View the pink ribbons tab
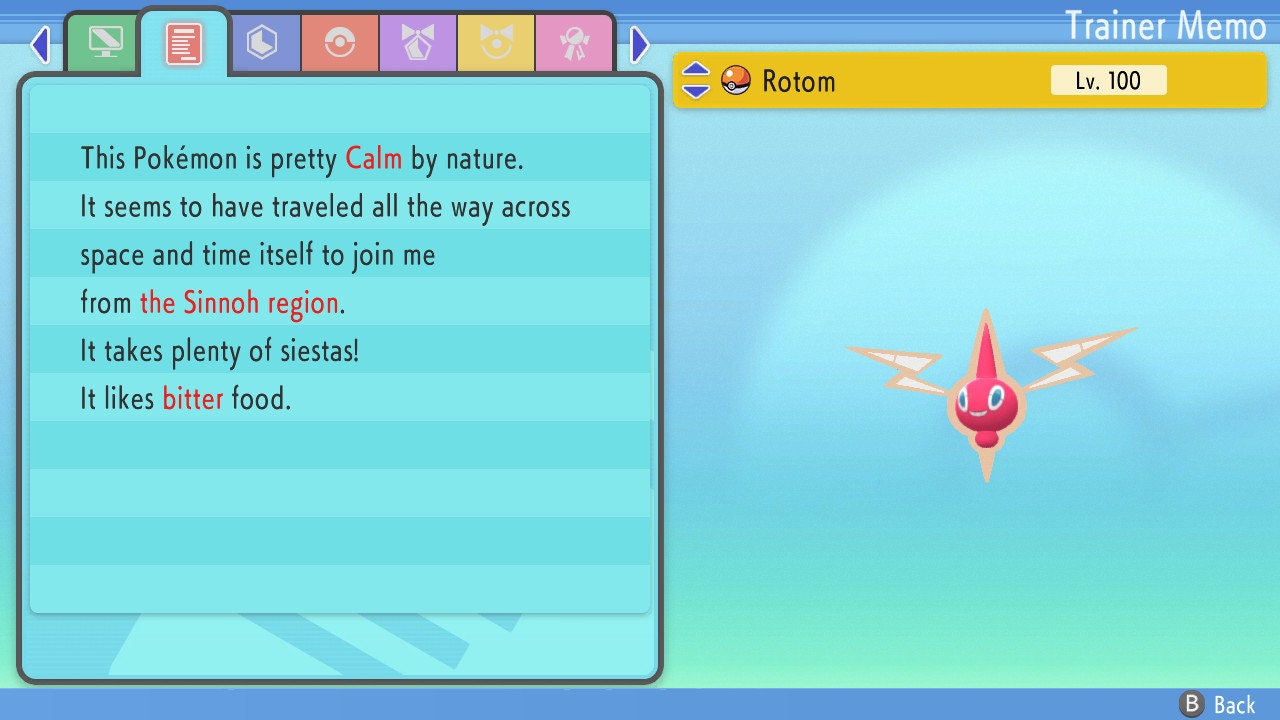 coord(574,43)
